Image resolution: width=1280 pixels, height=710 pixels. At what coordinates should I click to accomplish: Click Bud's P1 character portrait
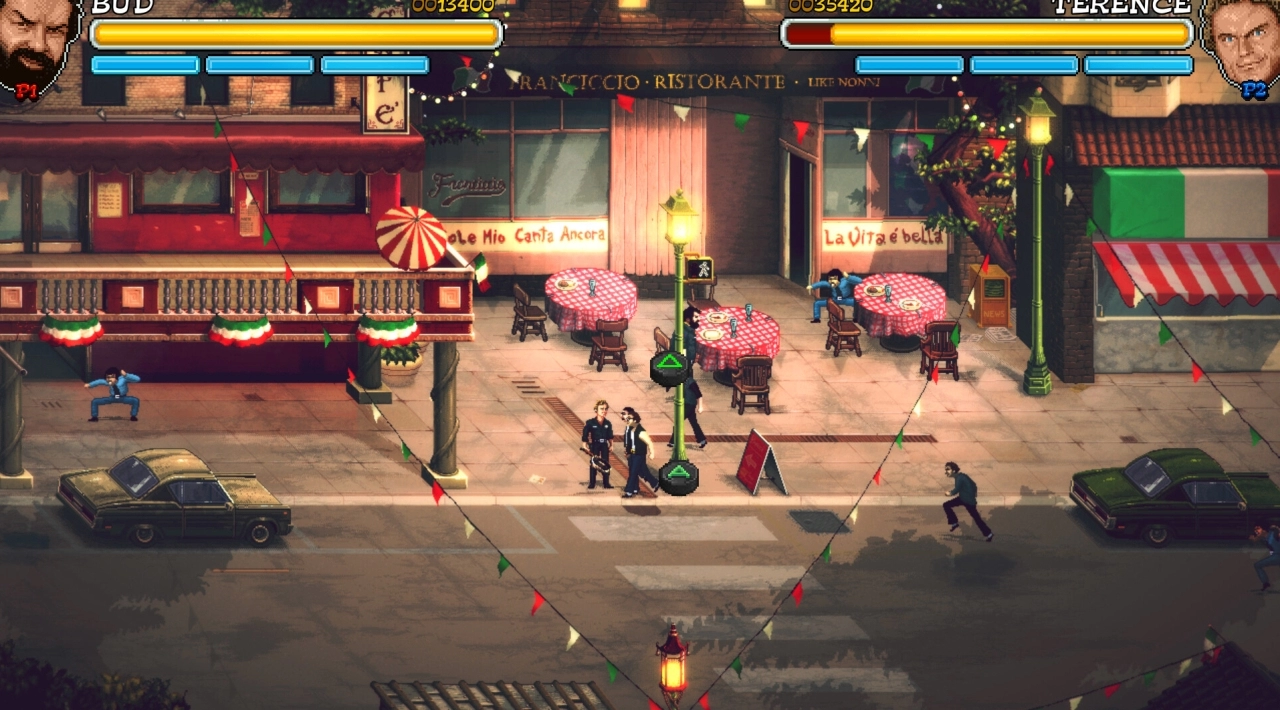click(x=36, y=45)
